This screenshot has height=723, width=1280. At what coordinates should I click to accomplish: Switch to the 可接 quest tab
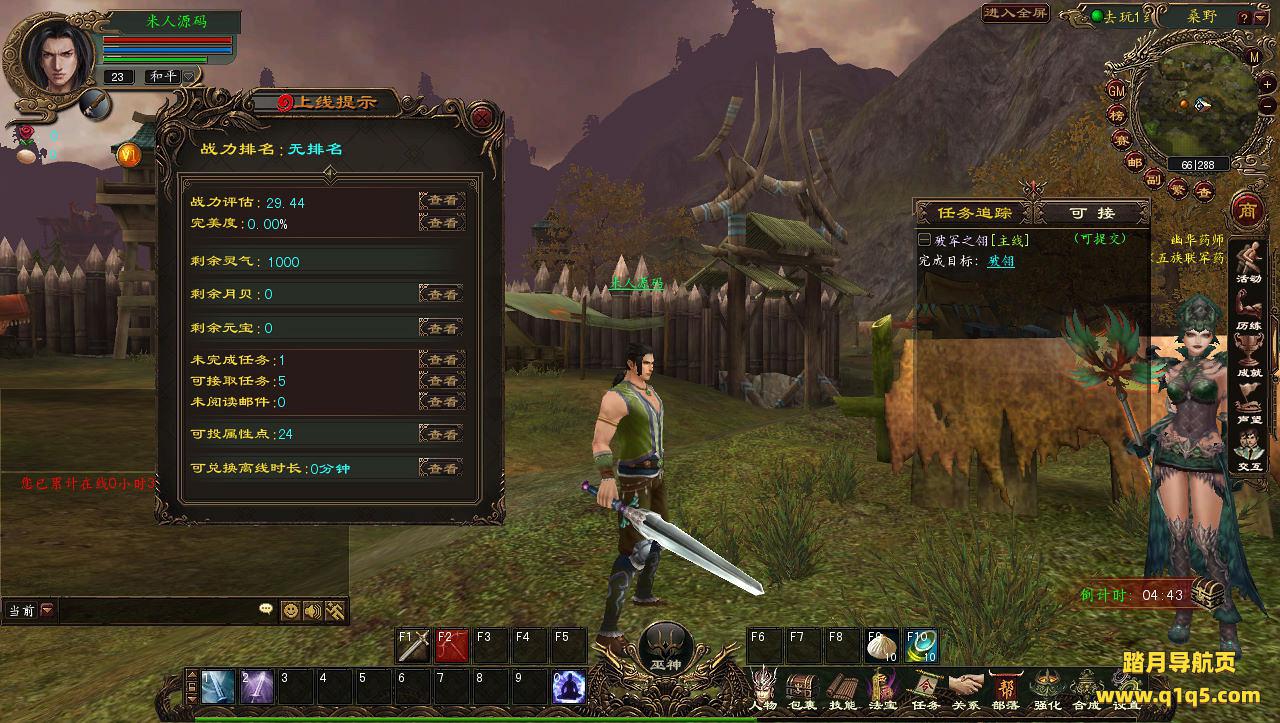(1091, 213)
